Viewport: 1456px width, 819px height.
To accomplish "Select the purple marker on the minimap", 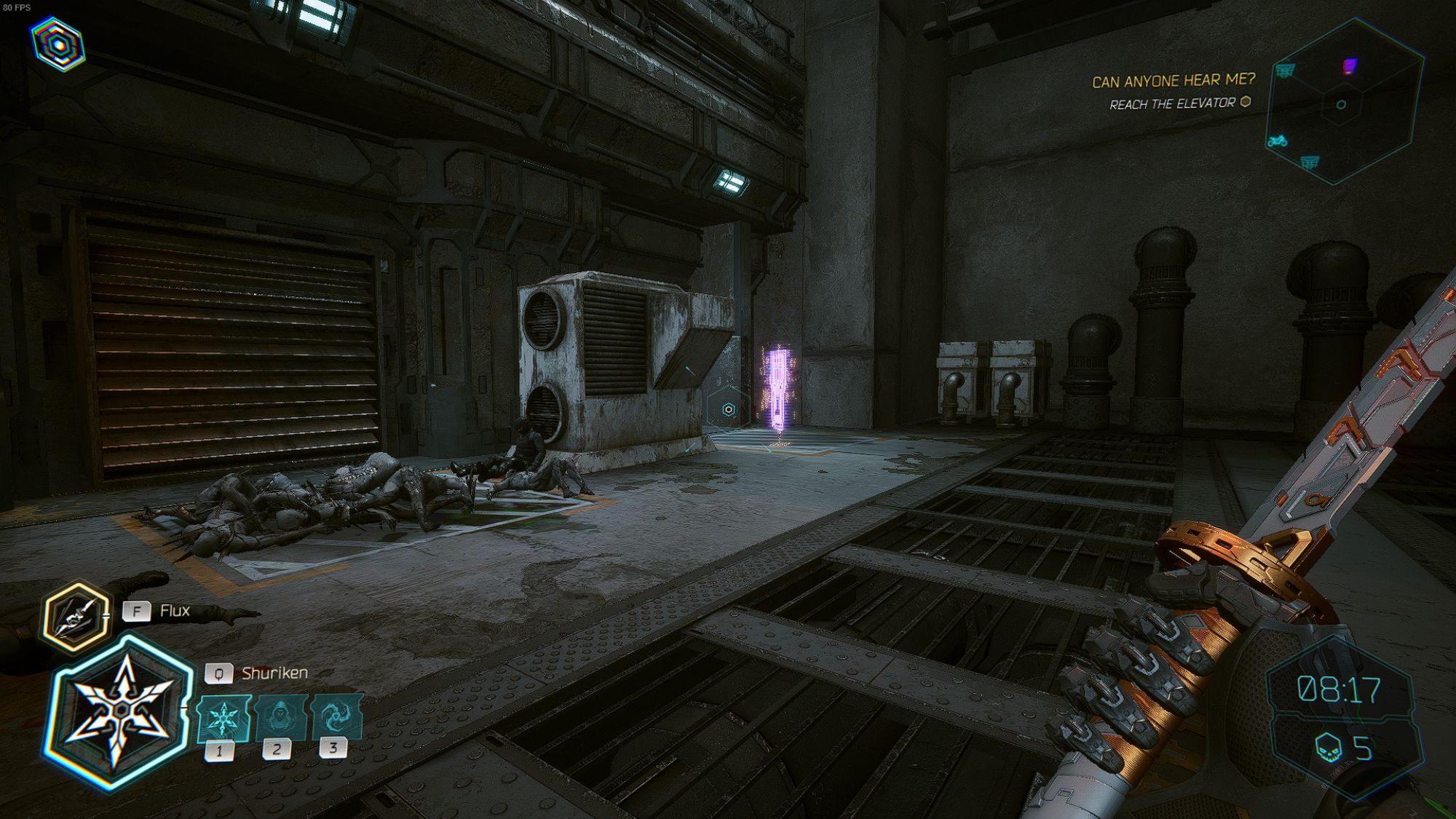I will click(1349, 67).
